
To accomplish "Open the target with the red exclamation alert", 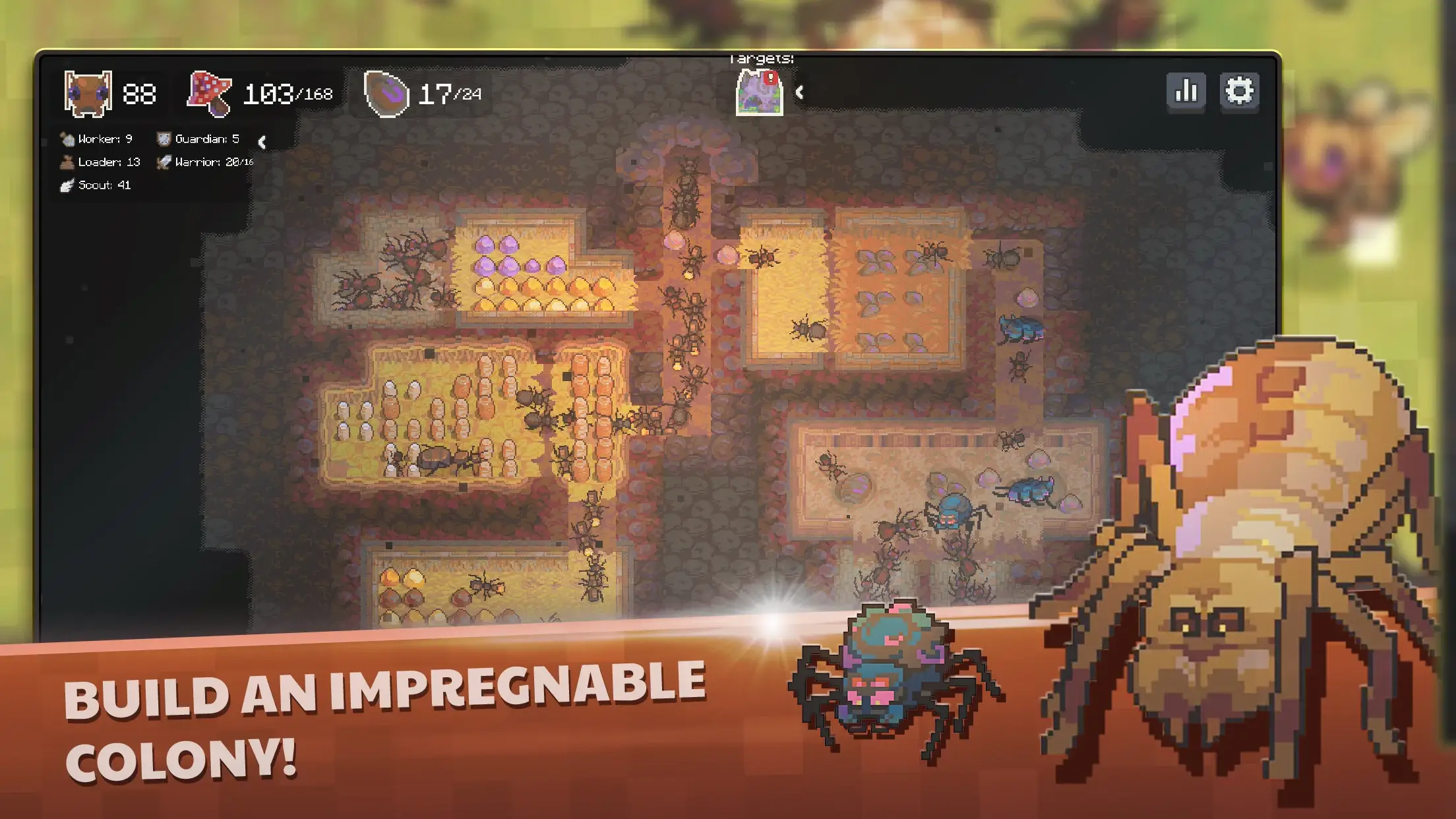I will pos(770,77).
